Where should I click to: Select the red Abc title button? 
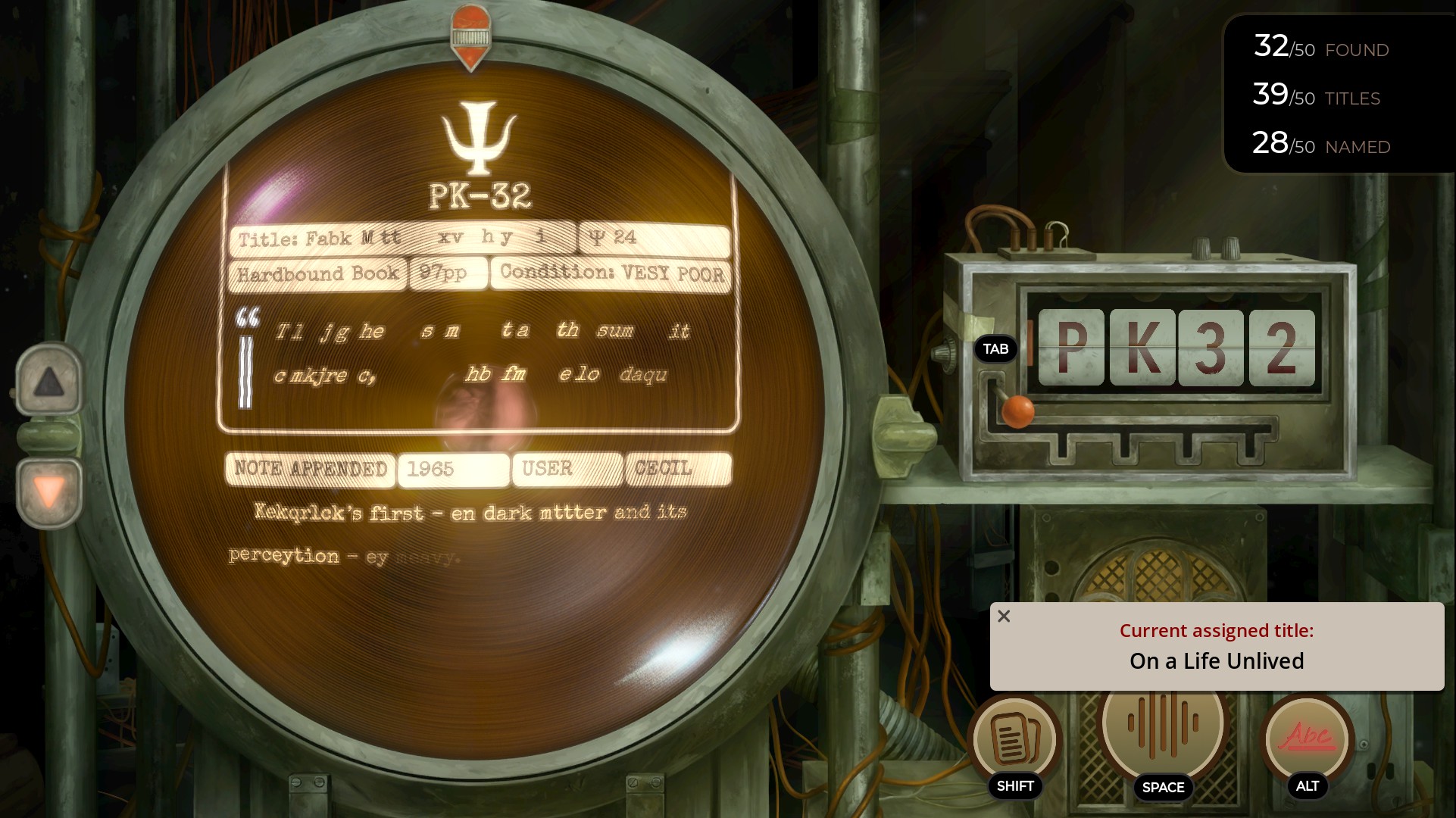pos(1307,737)
